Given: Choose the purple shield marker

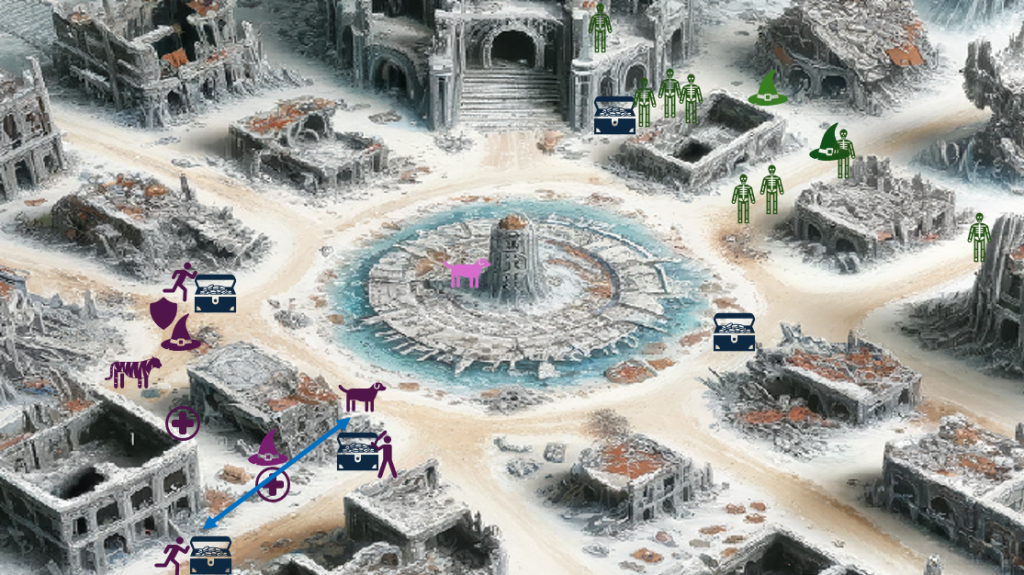Looking at the screenshot, I should click(x=163, y=313).
